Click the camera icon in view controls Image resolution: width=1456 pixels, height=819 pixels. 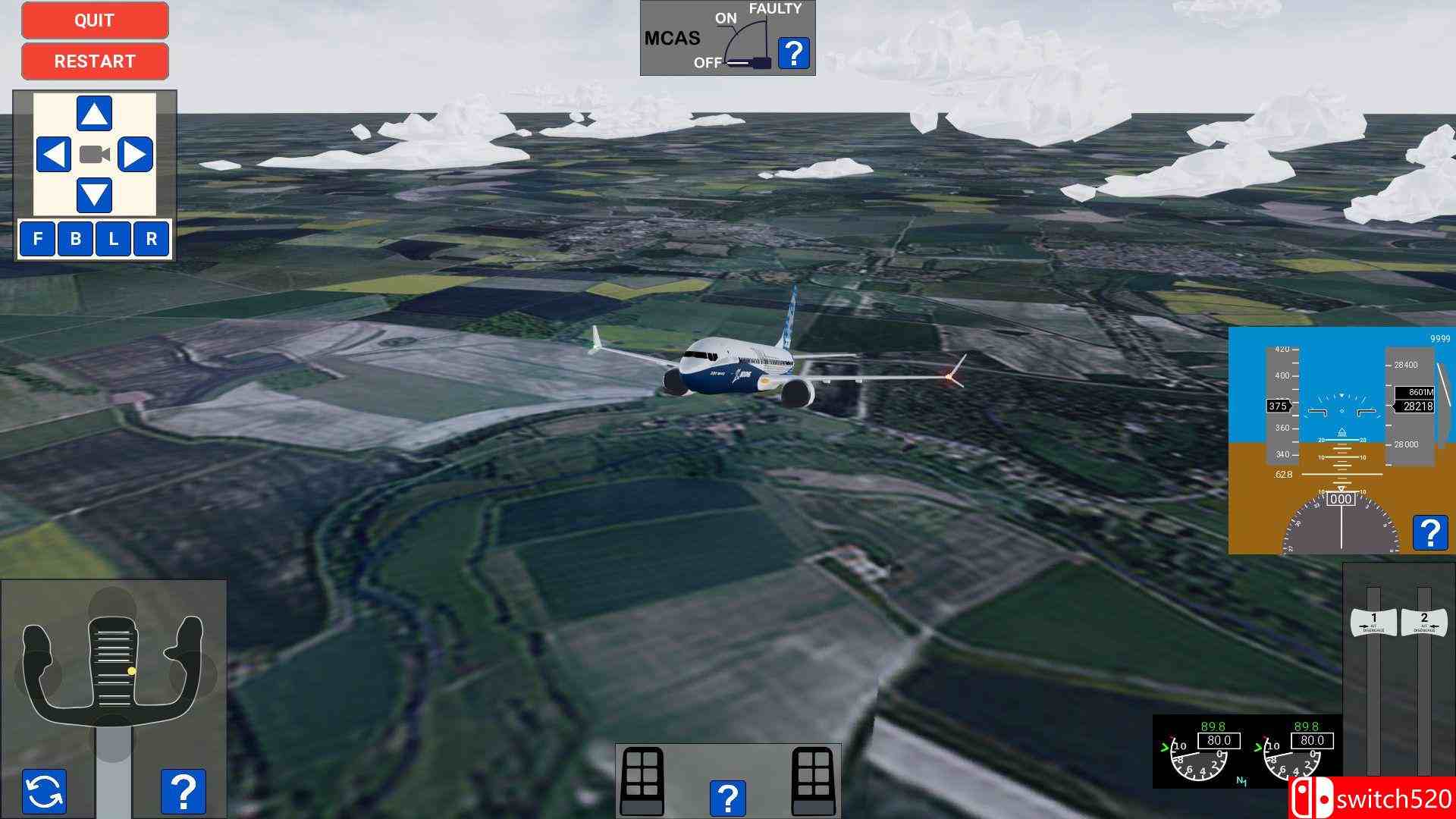tap(93, 155)
